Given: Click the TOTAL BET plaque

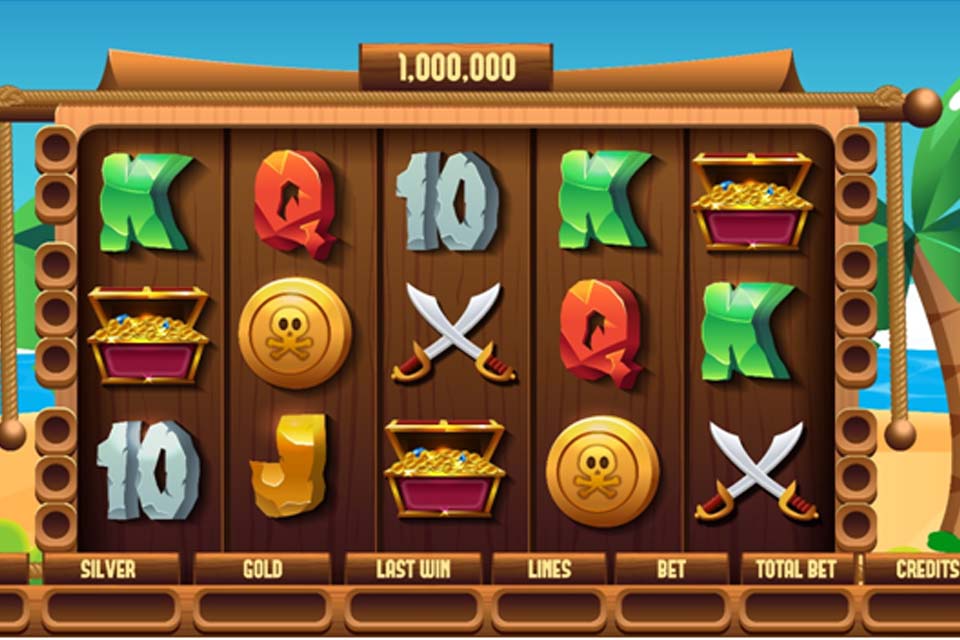Looking at the screenshot, I should (796, 569).
